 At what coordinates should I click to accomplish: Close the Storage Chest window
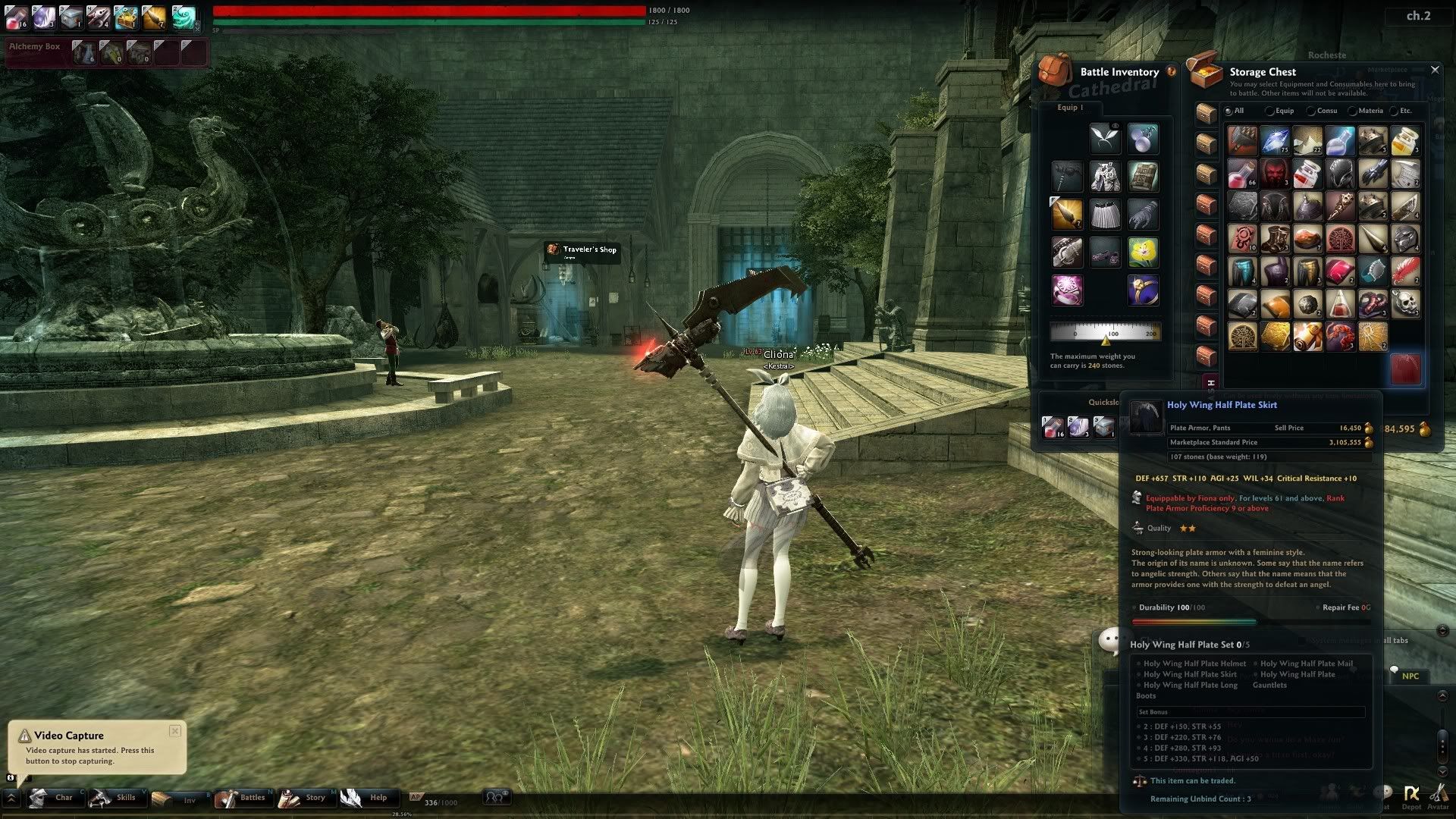coord(1434,70)
